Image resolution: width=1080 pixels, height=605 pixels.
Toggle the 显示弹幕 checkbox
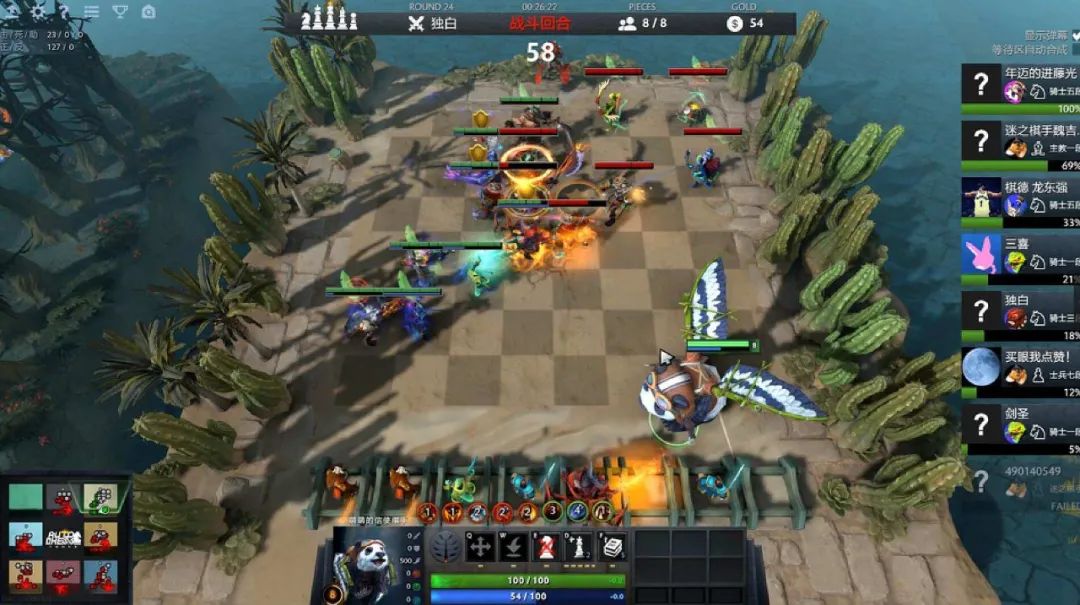pos(1075,35)
